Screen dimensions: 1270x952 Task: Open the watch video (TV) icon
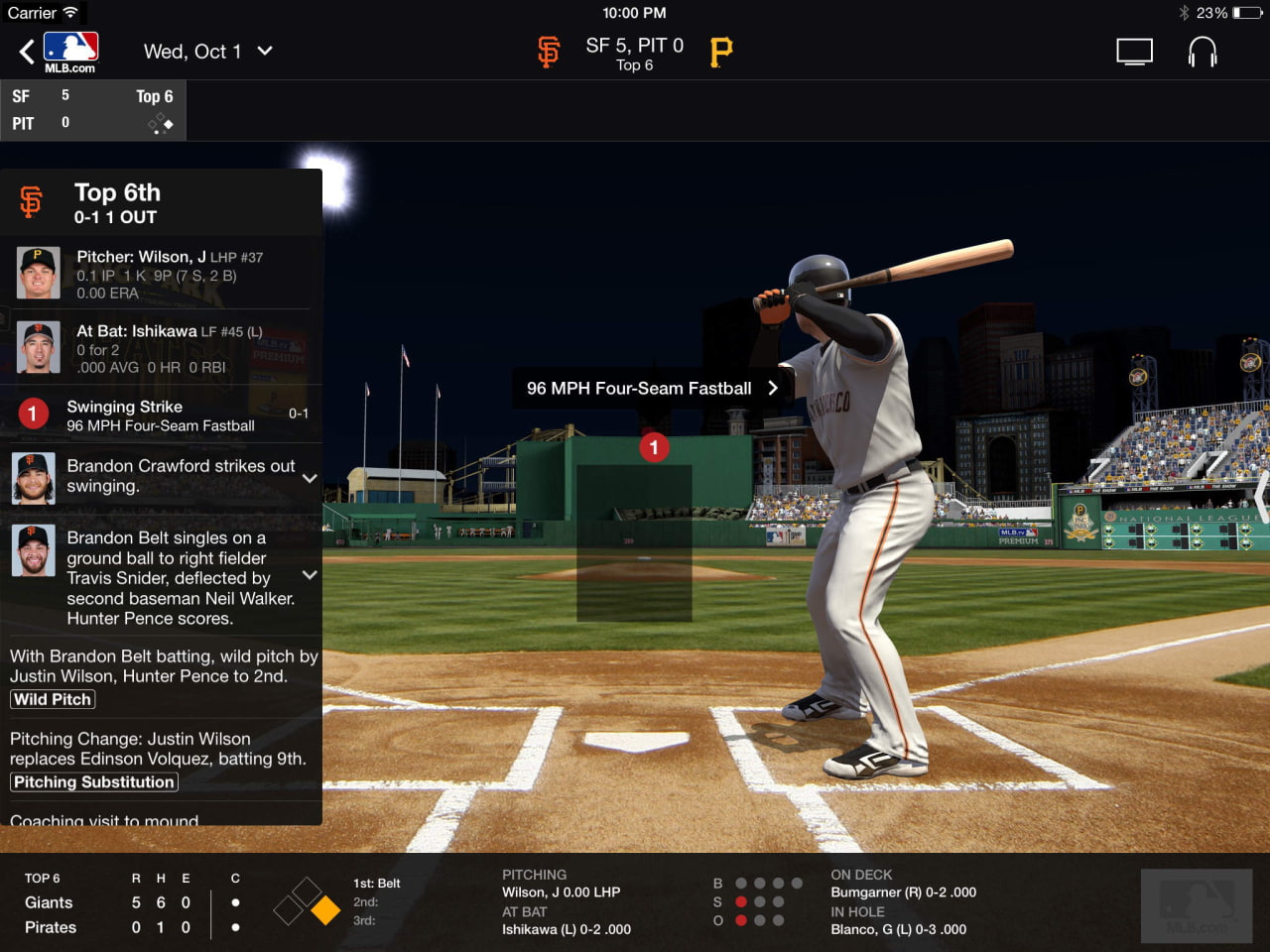tap(1134, 51)
